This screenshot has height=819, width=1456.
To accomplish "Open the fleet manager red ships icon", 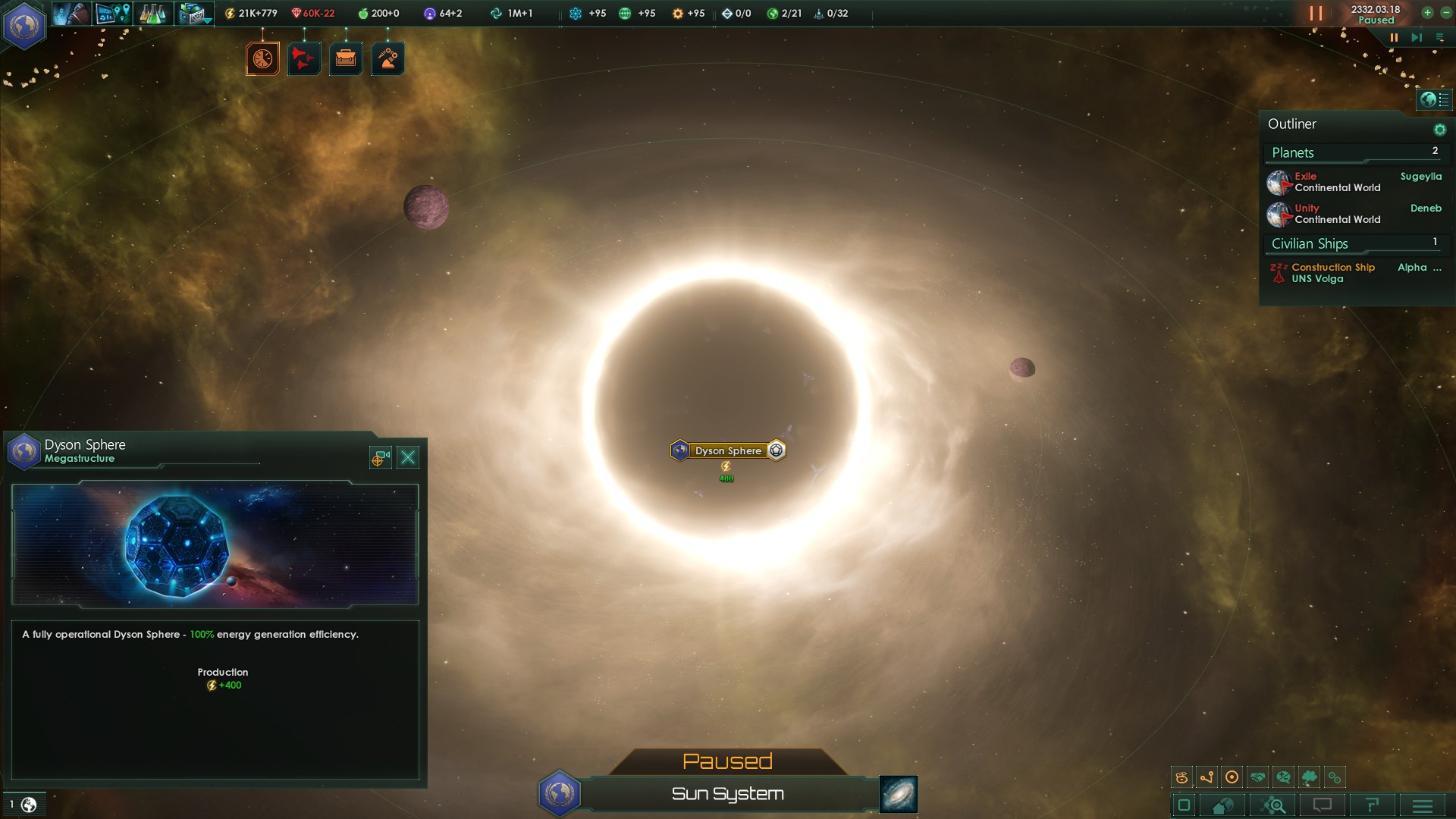I will coord(303,58).
